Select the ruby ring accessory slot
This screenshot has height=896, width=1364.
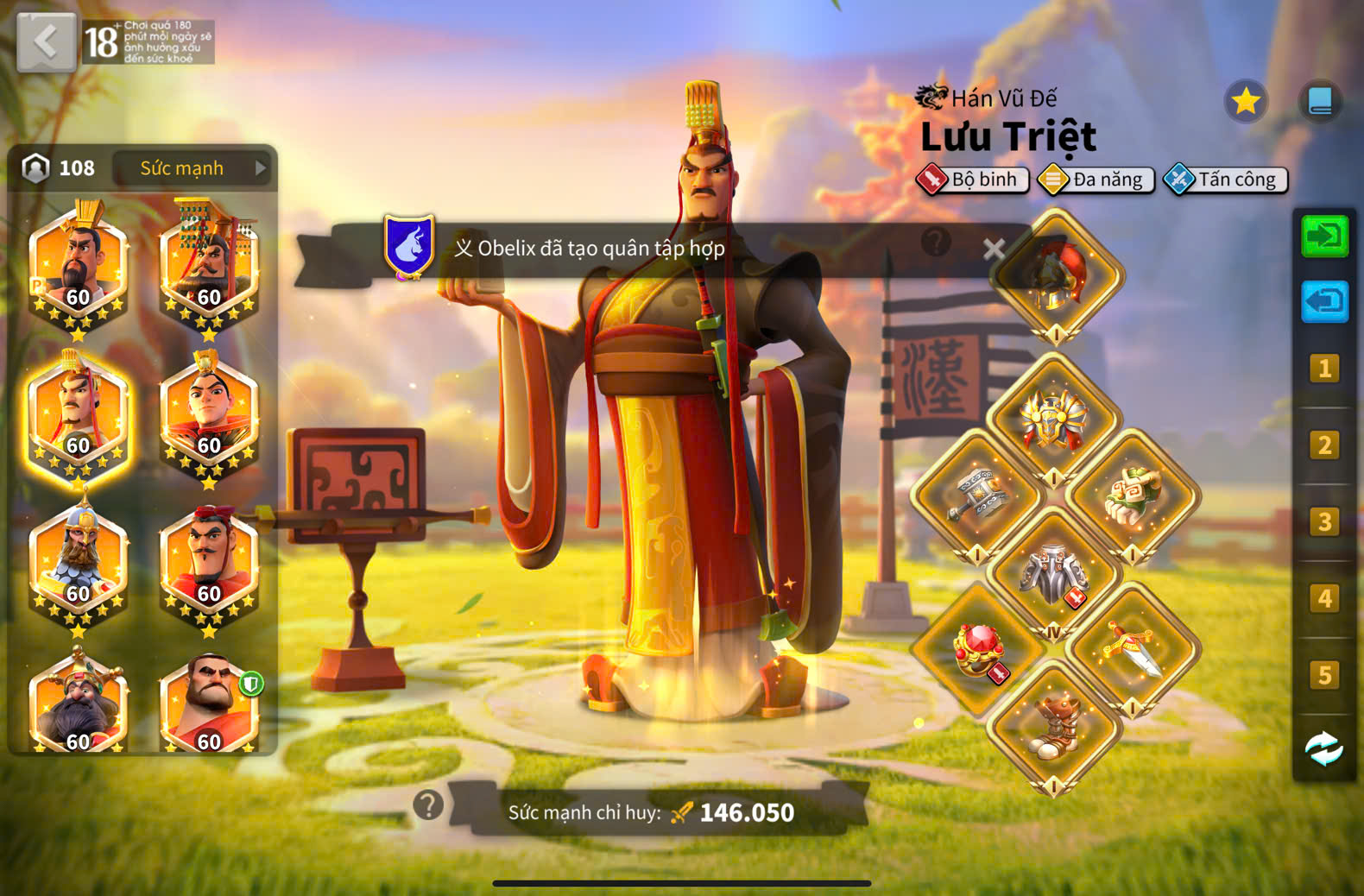(x=978, y=649)
